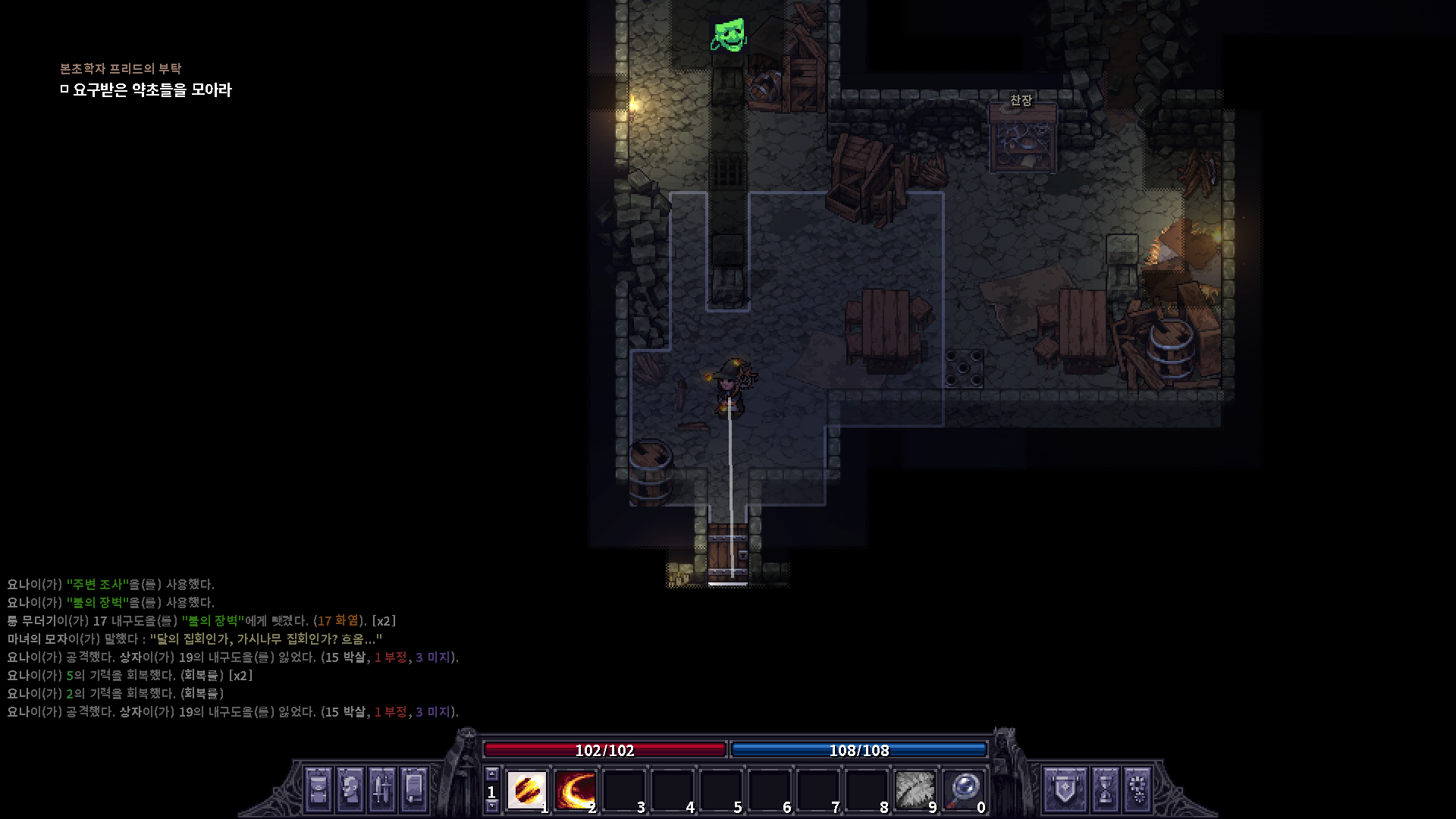Use the magnifying glass search ability
The width and height of the screenshot is (1456, 819).
(963, 790)
